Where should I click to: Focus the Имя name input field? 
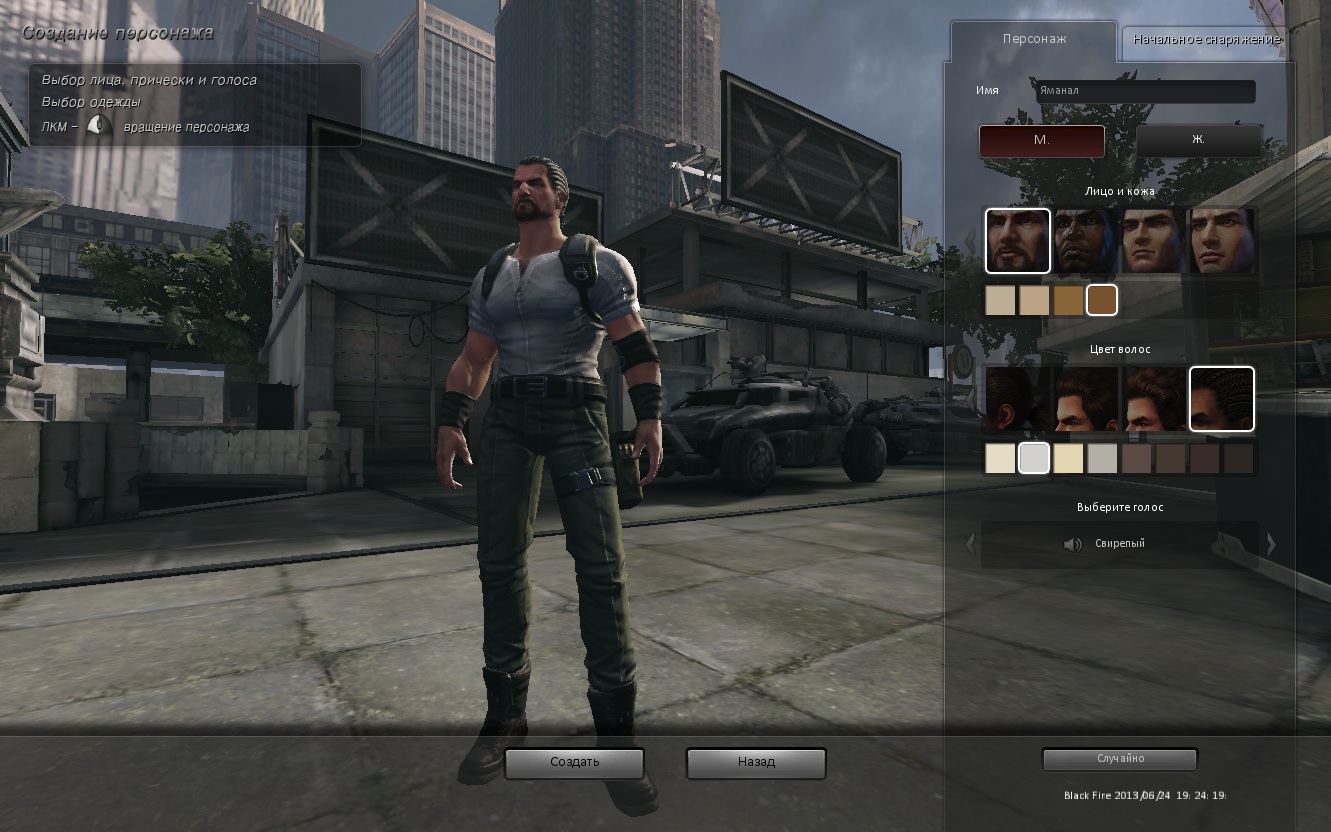coord(1144,91)
